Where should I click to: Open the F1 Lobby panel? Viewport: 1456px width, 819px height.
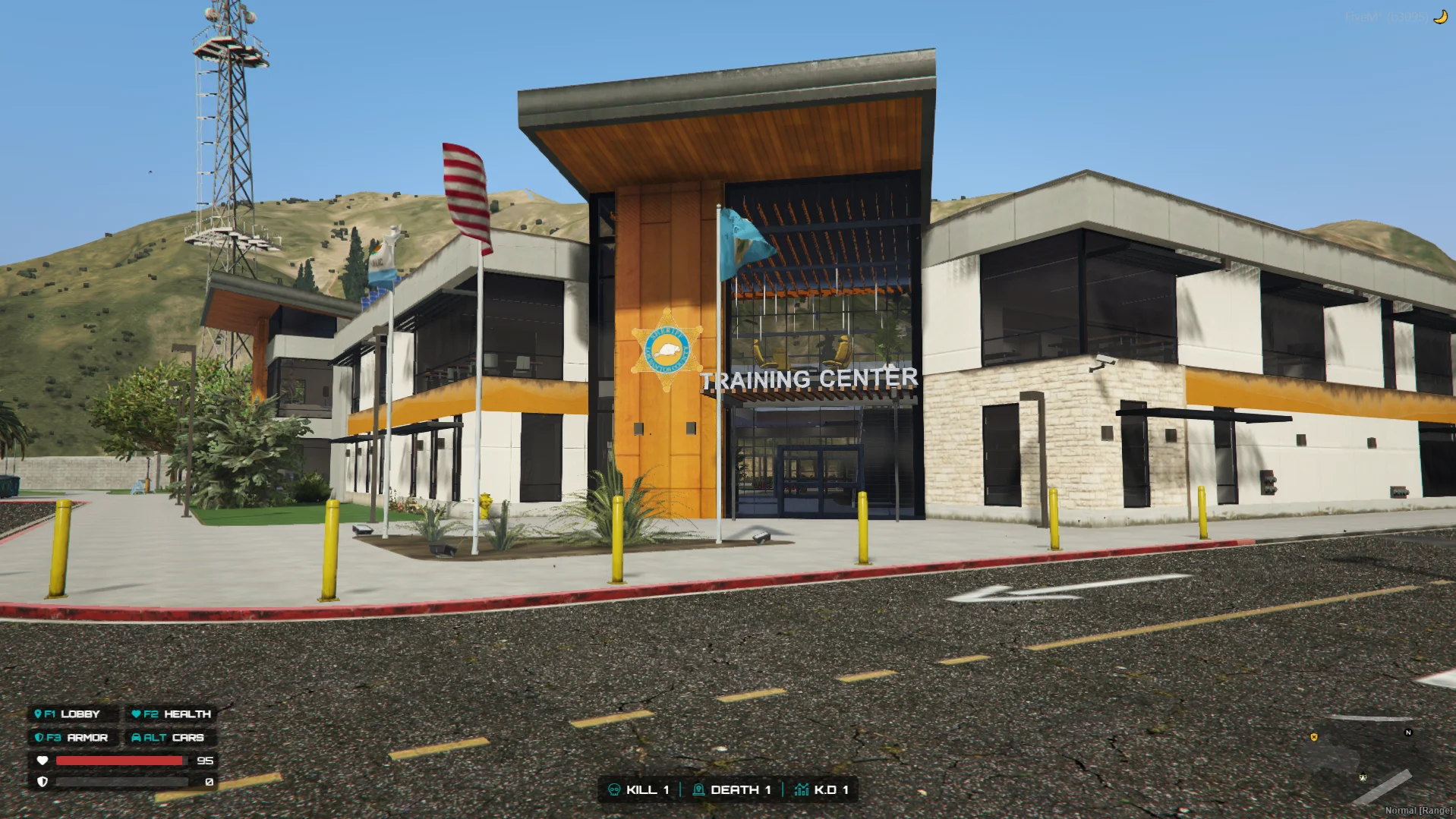tap(72, 713)
